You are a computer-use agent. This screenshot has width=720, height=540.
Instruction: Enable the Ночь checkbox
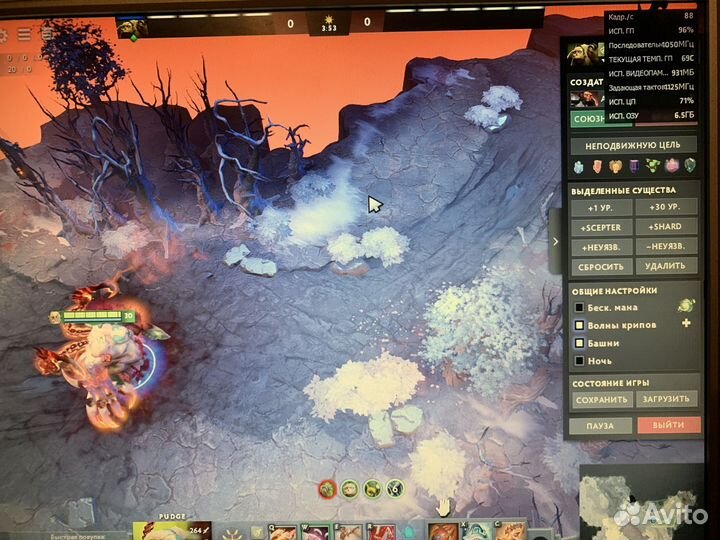579,360
